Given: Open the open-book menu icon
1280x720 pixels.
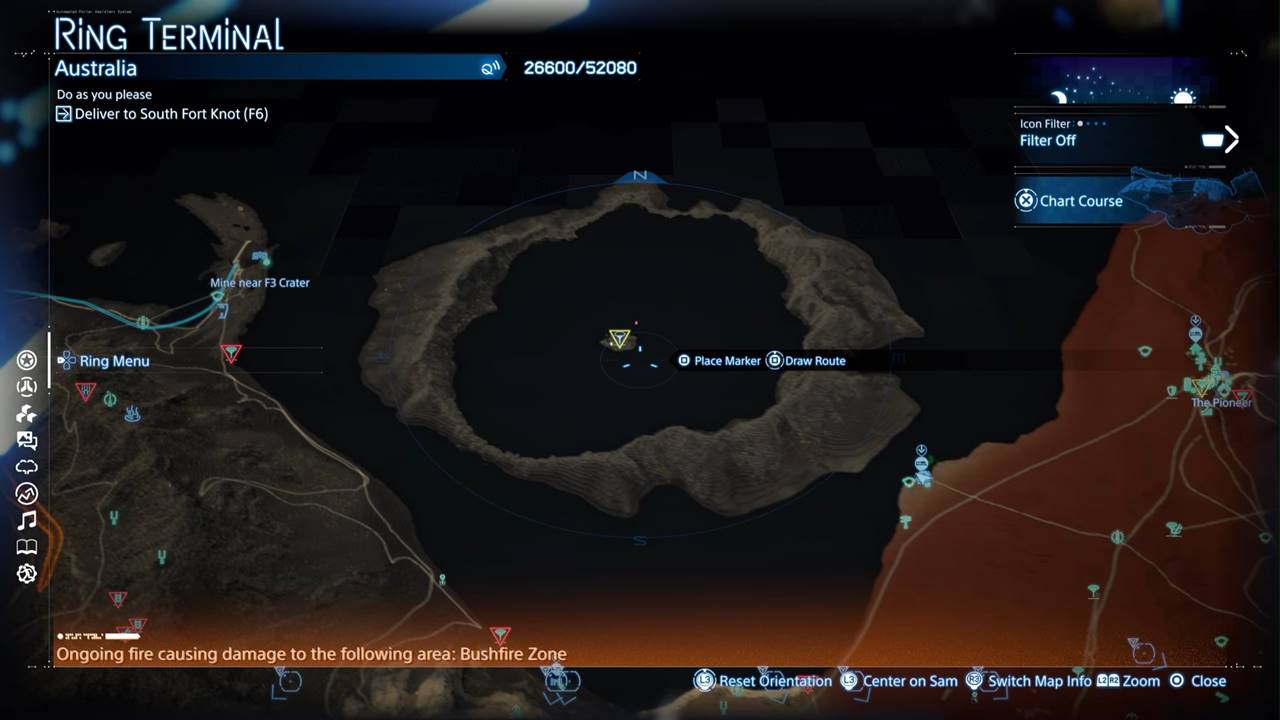Looking at the screenshot, I should (27, 547).
